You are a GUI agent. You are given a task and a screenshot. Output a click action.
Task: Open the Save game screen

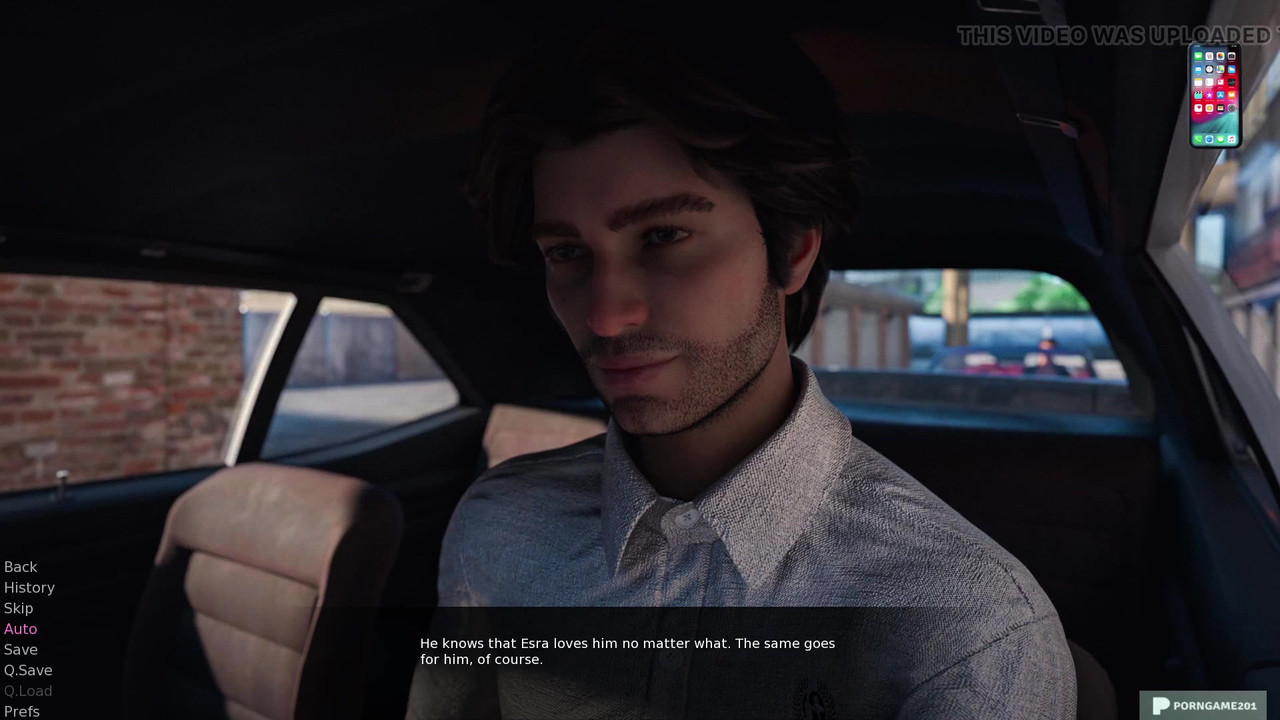pyautogui.click(x=20, y=650)
